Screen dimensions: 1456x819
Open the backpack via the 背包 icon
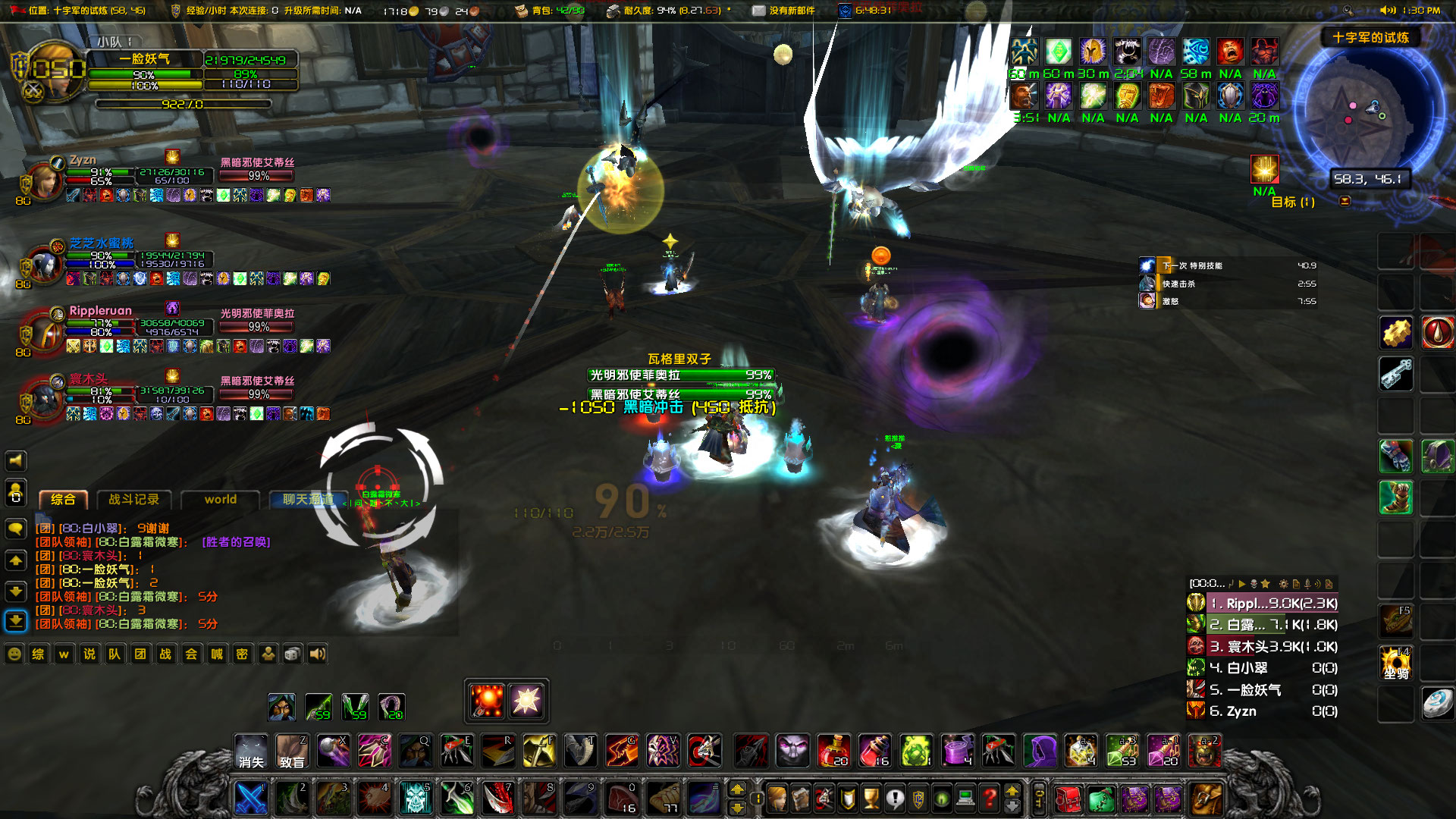click(x=521, y=10)
